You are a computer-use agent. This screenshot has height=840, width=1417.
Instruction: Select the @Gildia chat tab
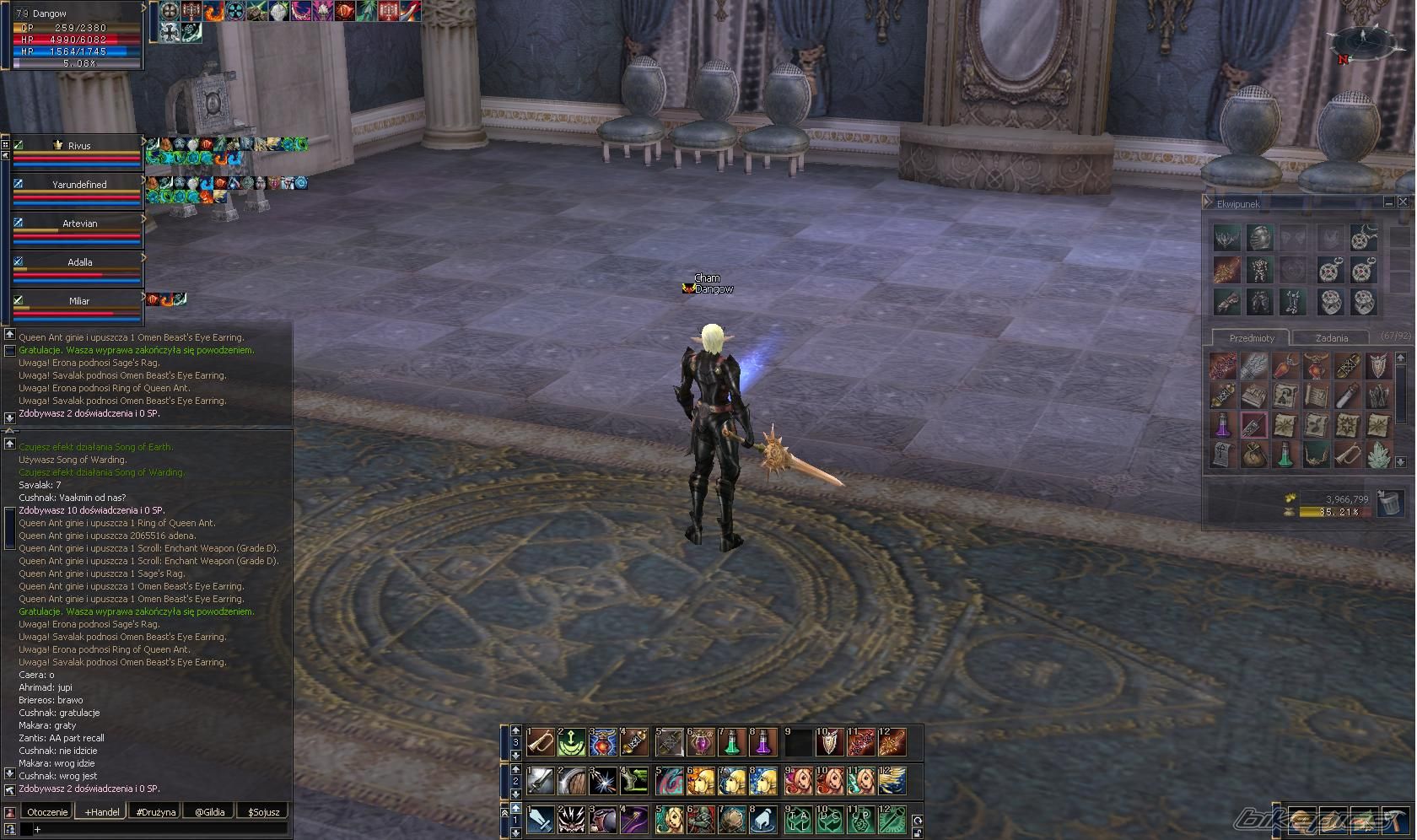point(210,812)
